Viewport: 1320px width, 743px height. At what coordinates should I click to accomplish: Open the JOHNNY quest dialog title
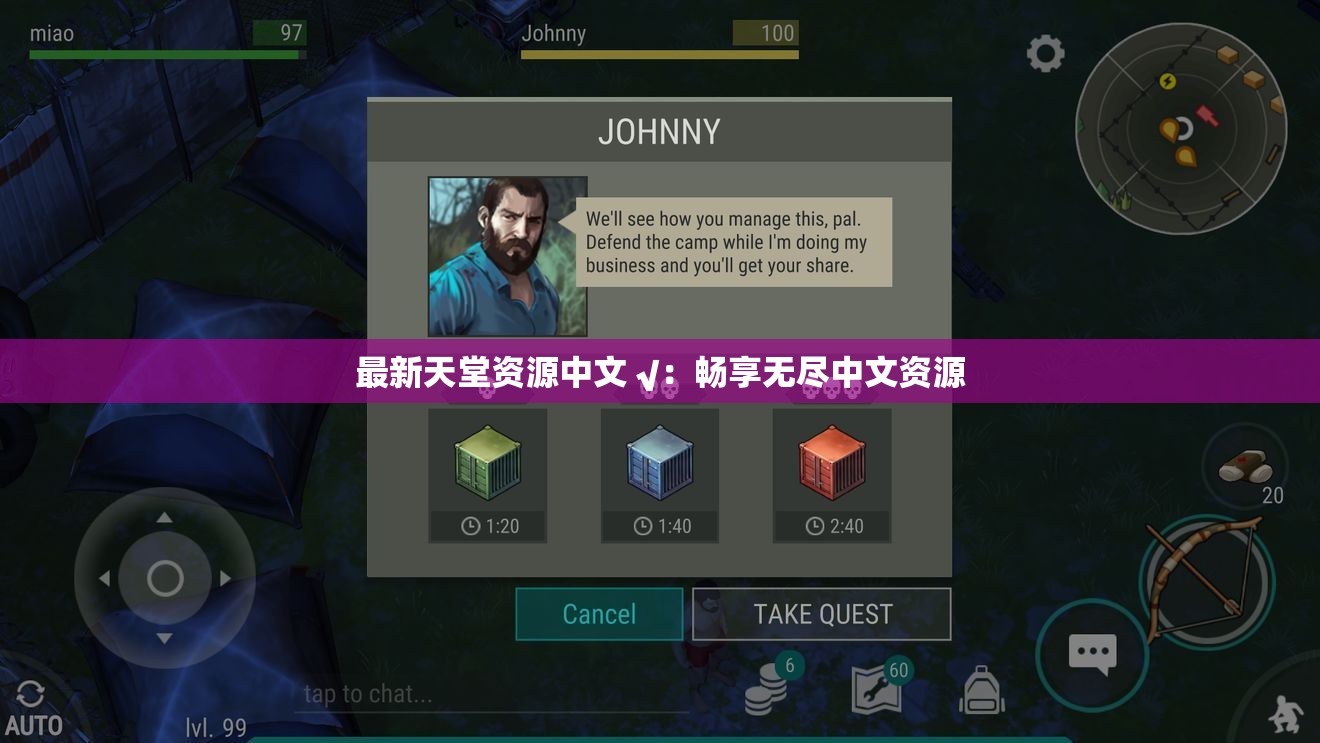click(659, 130)
